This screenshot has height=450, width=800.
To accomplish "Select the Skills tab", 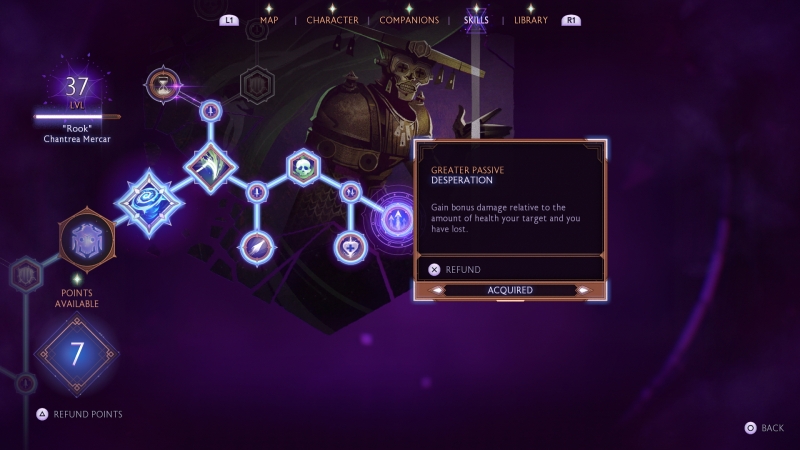I will pos(476,20).
